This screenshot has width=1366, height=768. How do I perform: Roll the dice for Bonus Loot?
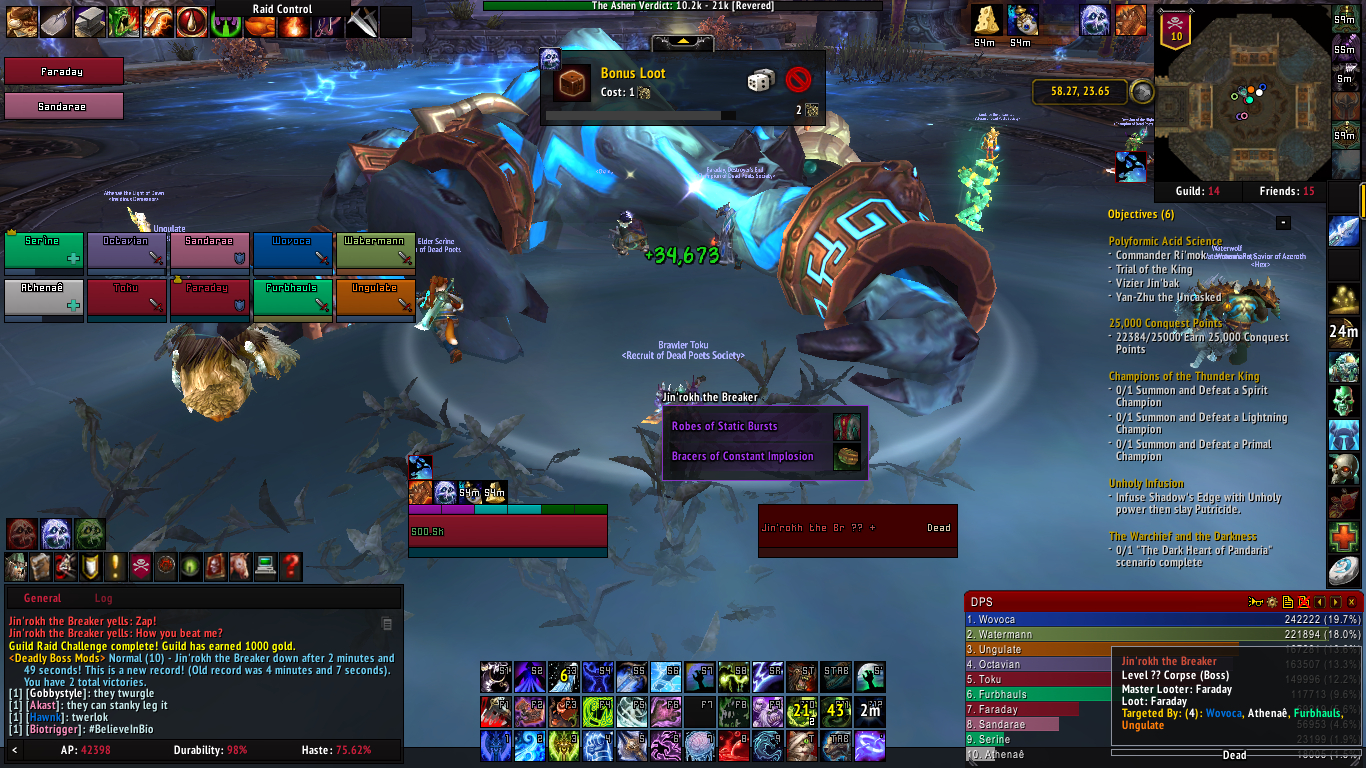pyautogui.click(x=760, y=80)
